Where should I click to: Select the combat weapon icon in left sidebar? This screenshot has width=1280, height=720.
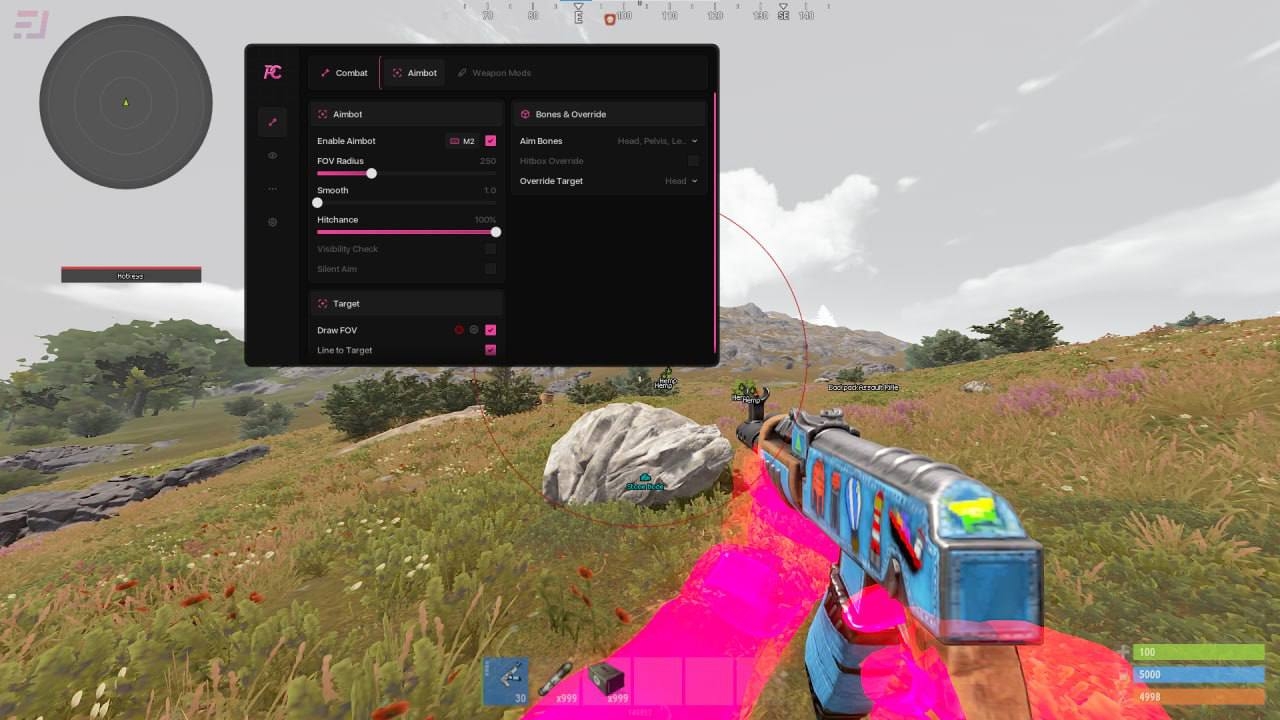272,122
